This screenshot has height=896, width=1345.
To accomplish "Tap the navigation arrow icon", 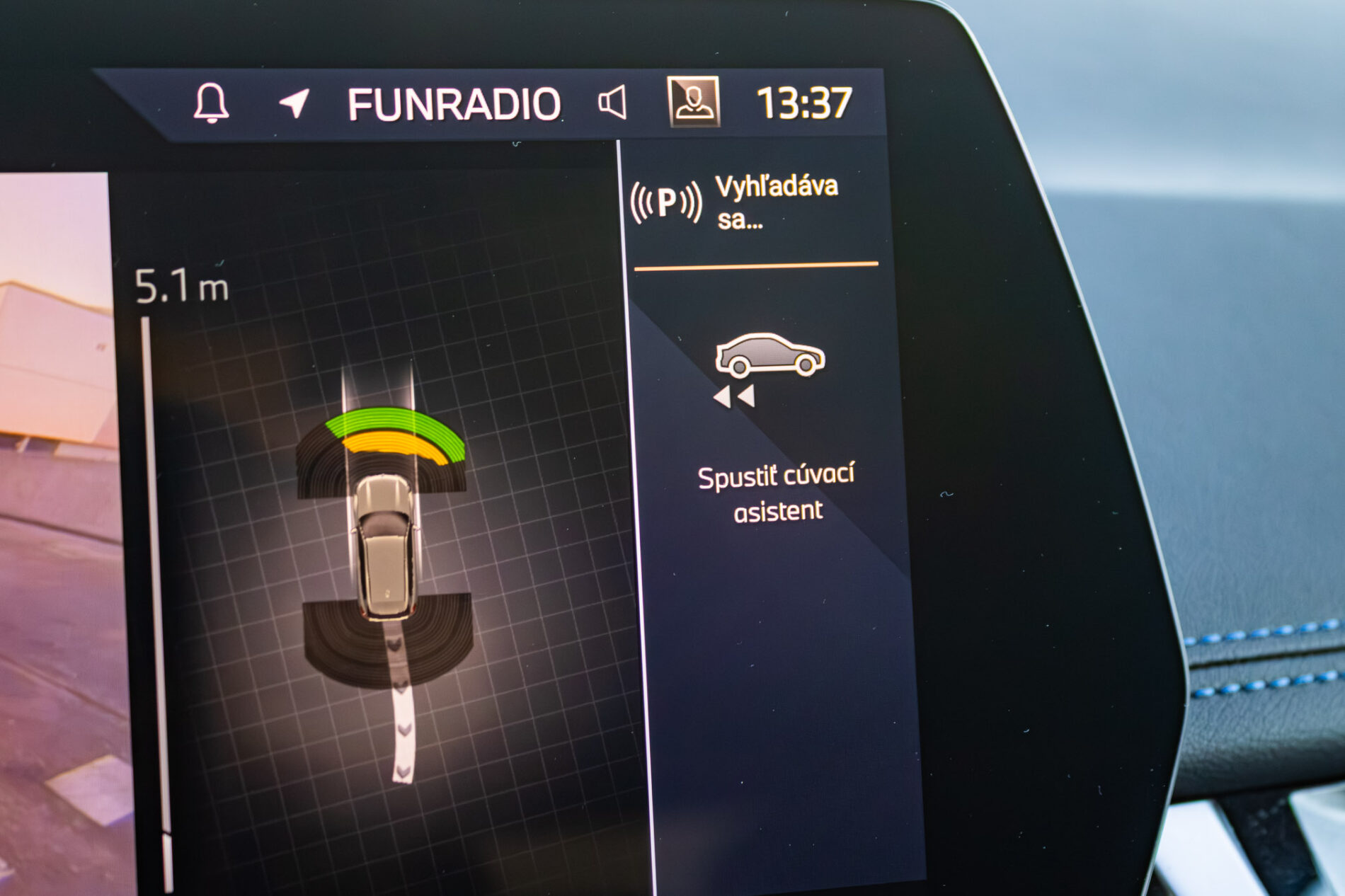I will (294, 103).
